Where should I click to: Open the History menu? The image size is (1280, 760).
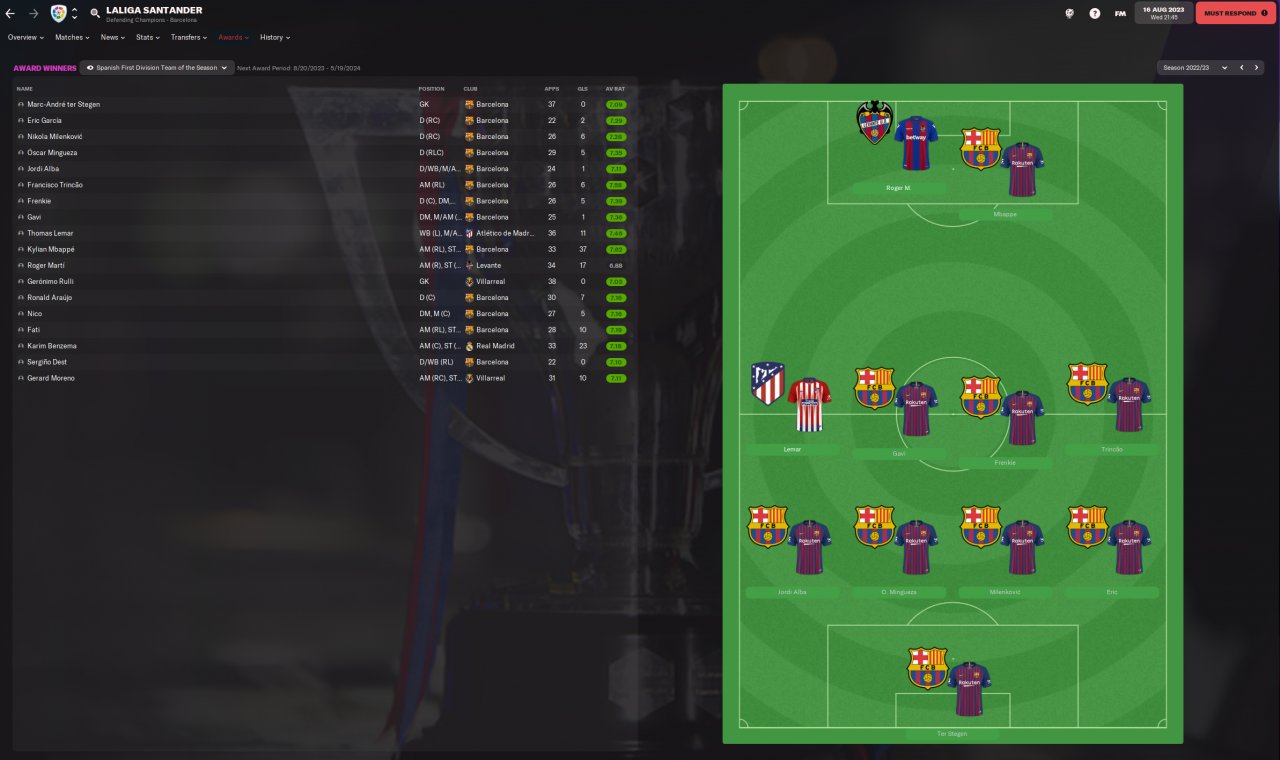(275, 37)
